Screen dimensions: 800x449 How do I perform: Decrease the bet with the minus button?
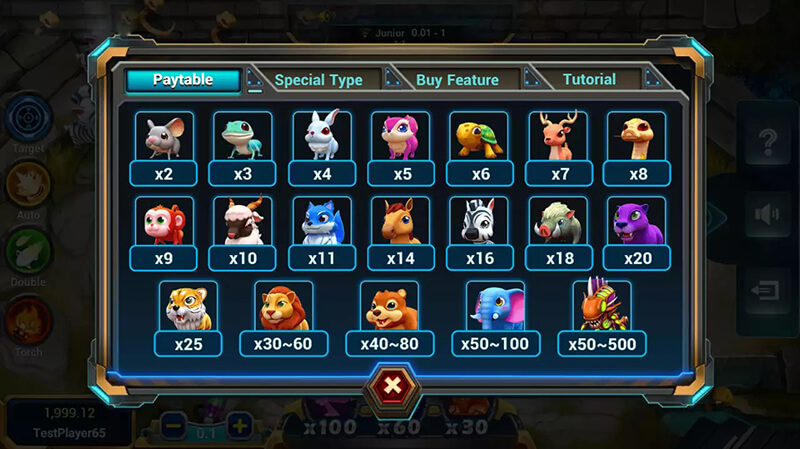tap(172, 425)
